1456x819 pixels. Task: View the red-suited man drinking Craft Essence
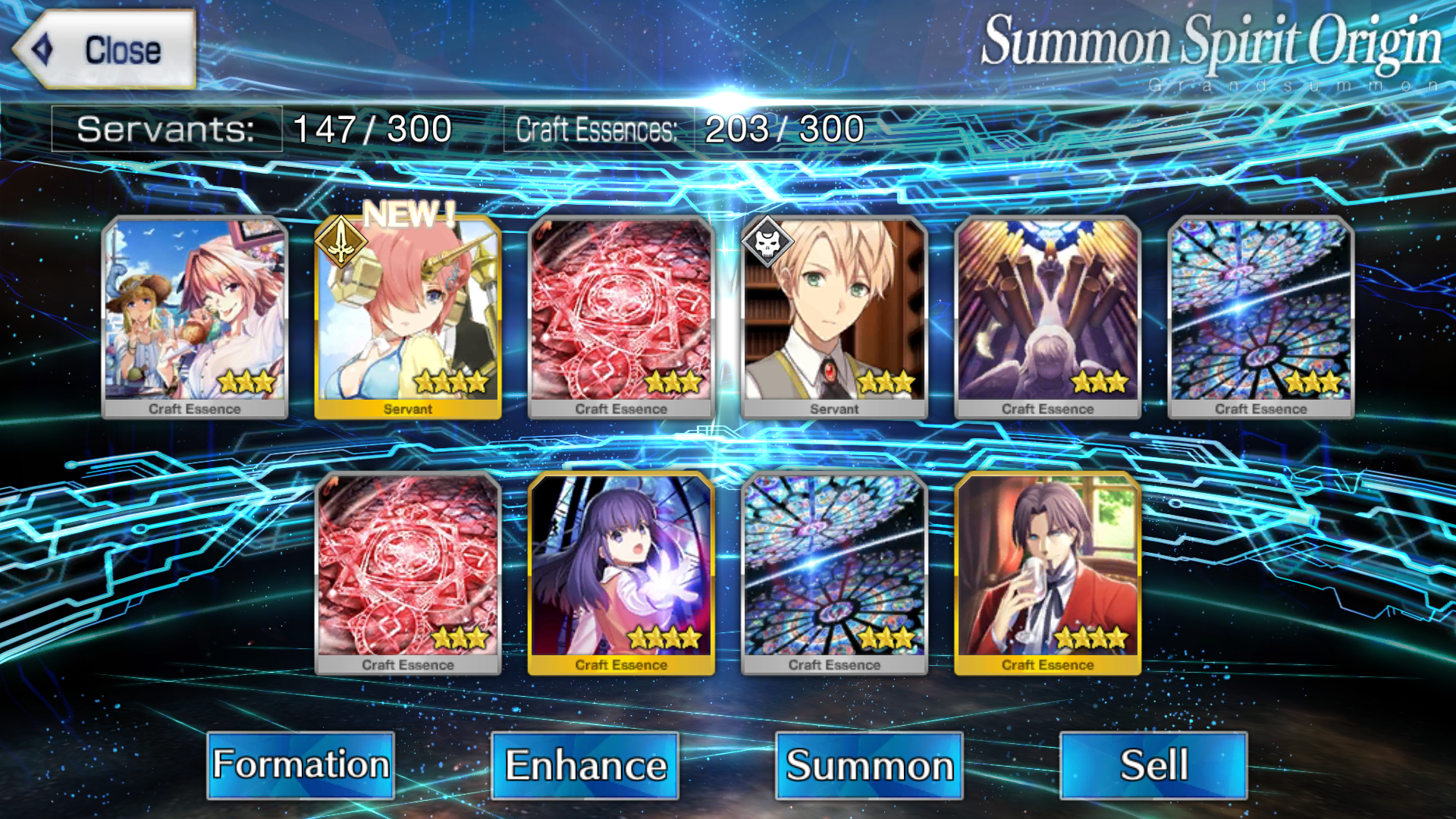pos(1047,573)
